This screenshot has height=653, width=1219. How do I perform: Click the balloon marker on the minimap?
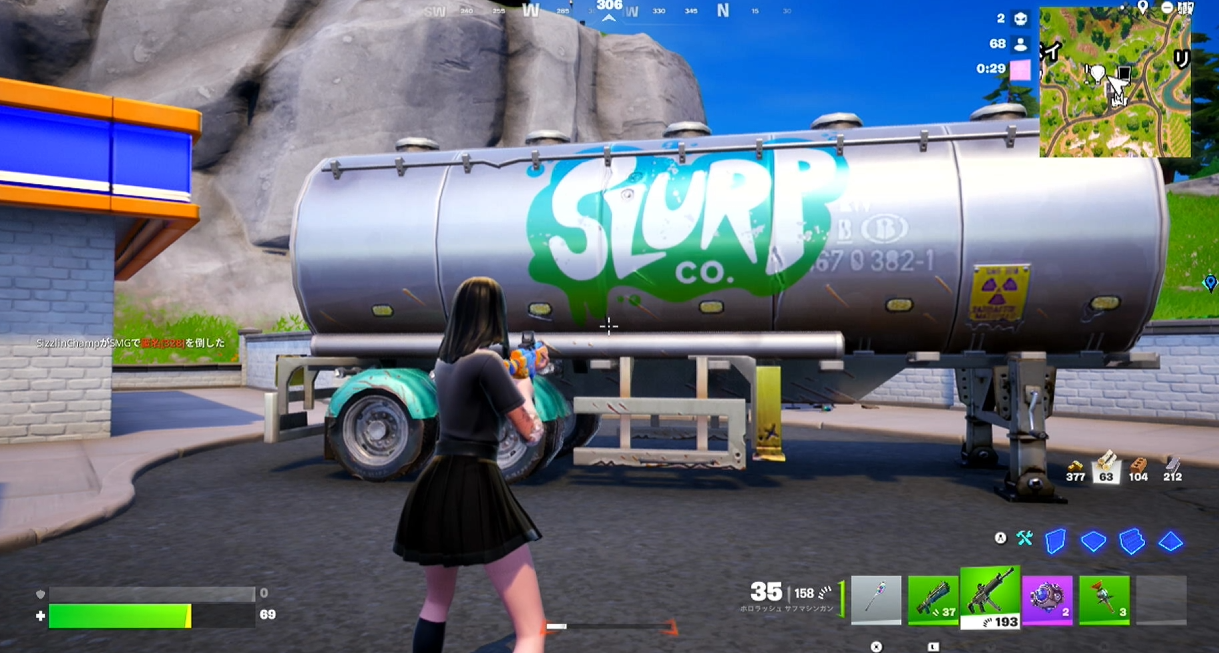[x=1098, y=73]
